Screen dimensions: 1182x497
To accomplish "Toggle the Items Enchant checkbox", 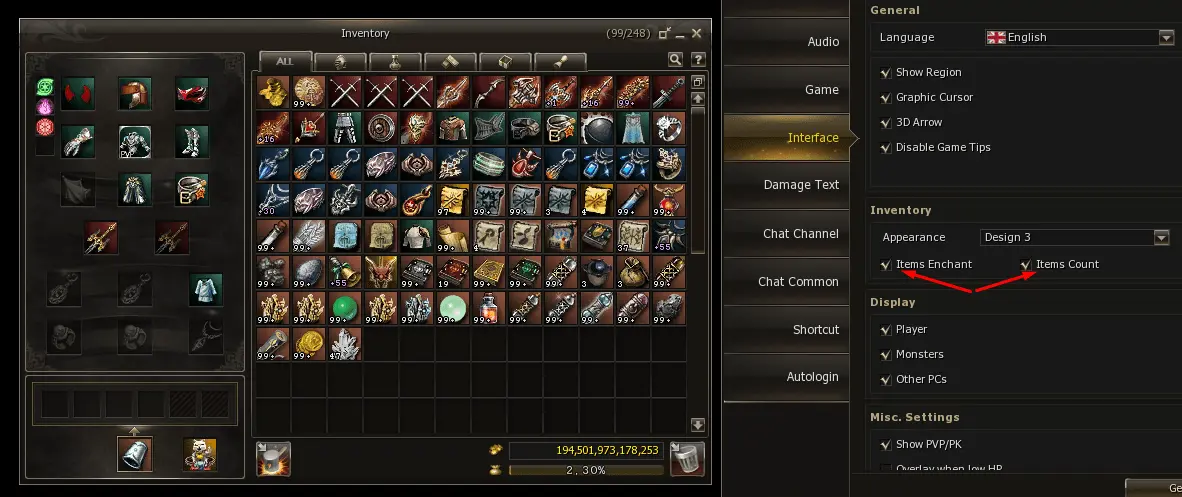I will (886, 265).
